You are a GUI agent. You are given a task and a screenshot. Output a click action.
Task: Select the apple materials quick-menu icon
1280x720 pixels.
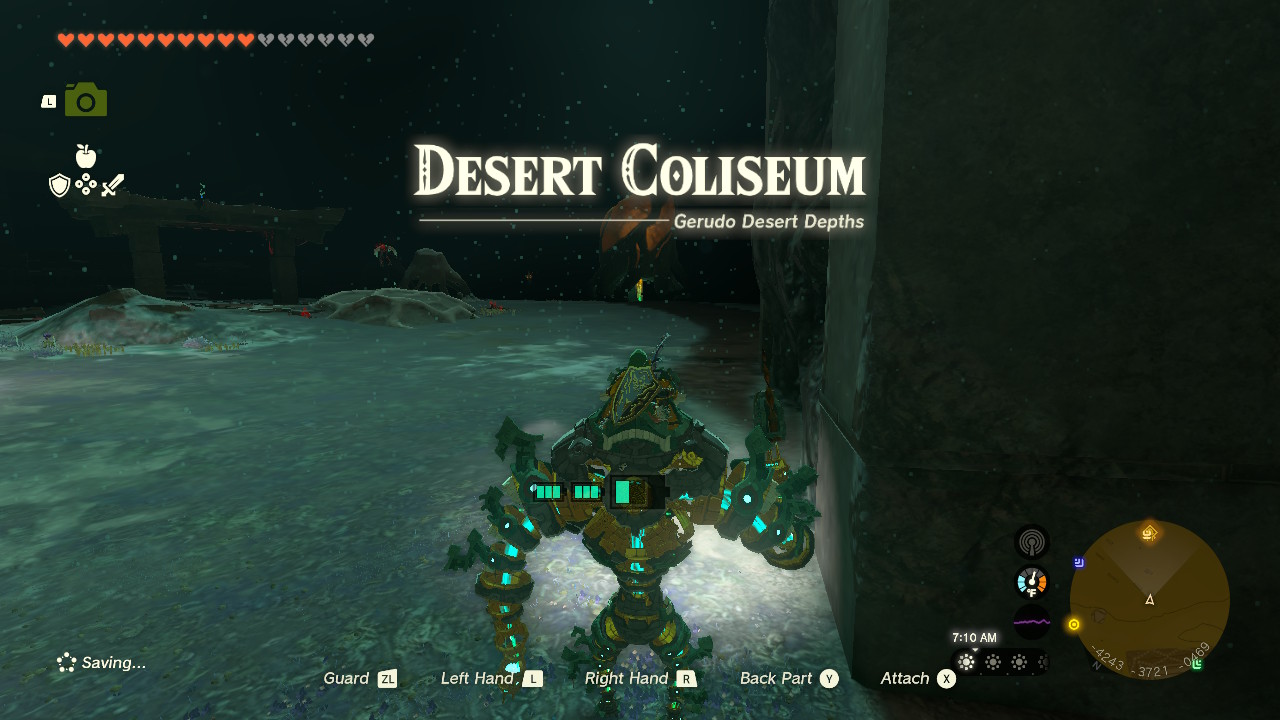pos(86,156)
